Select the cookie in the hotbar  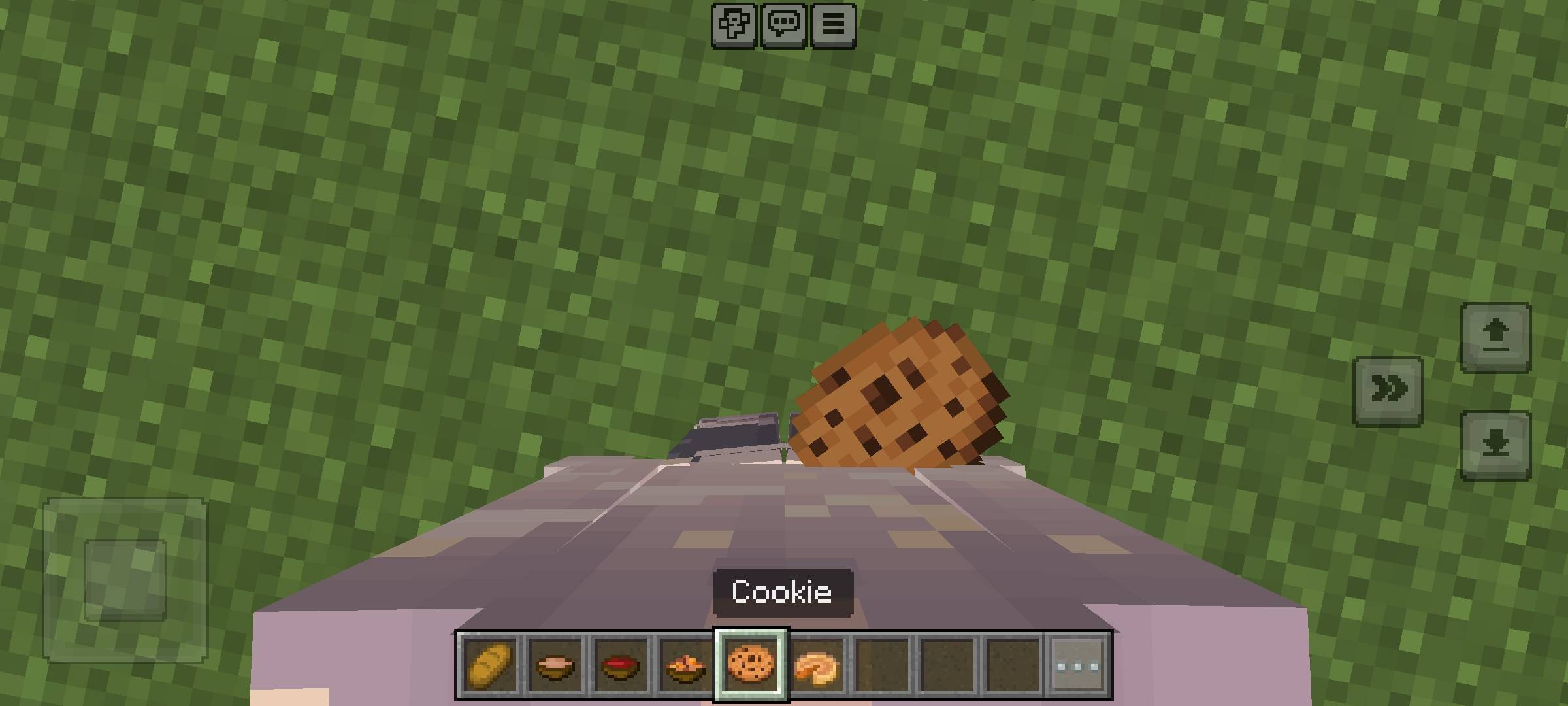click(751, 665)
